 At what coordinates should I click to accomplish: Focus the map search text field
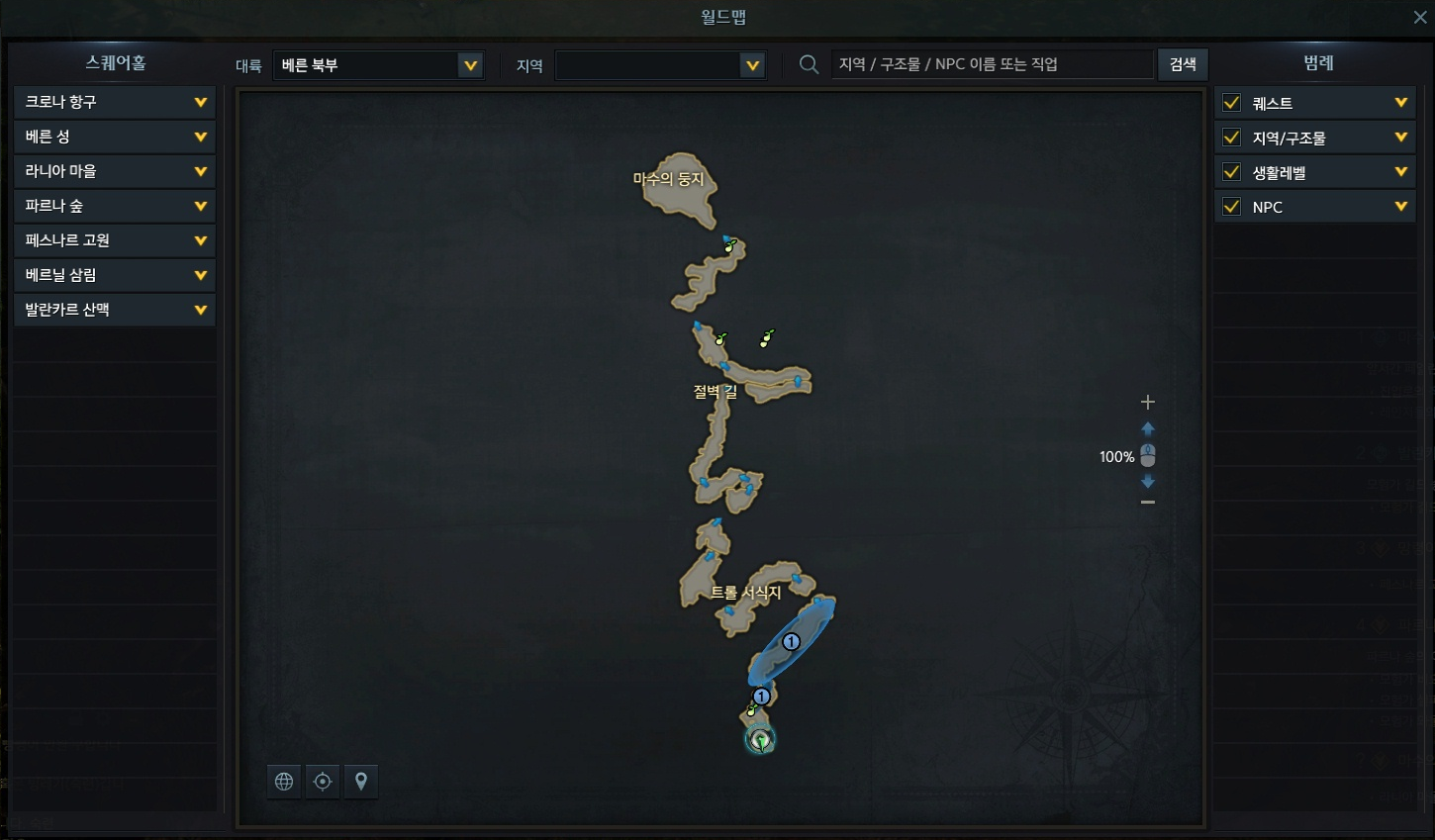[992, 64]
